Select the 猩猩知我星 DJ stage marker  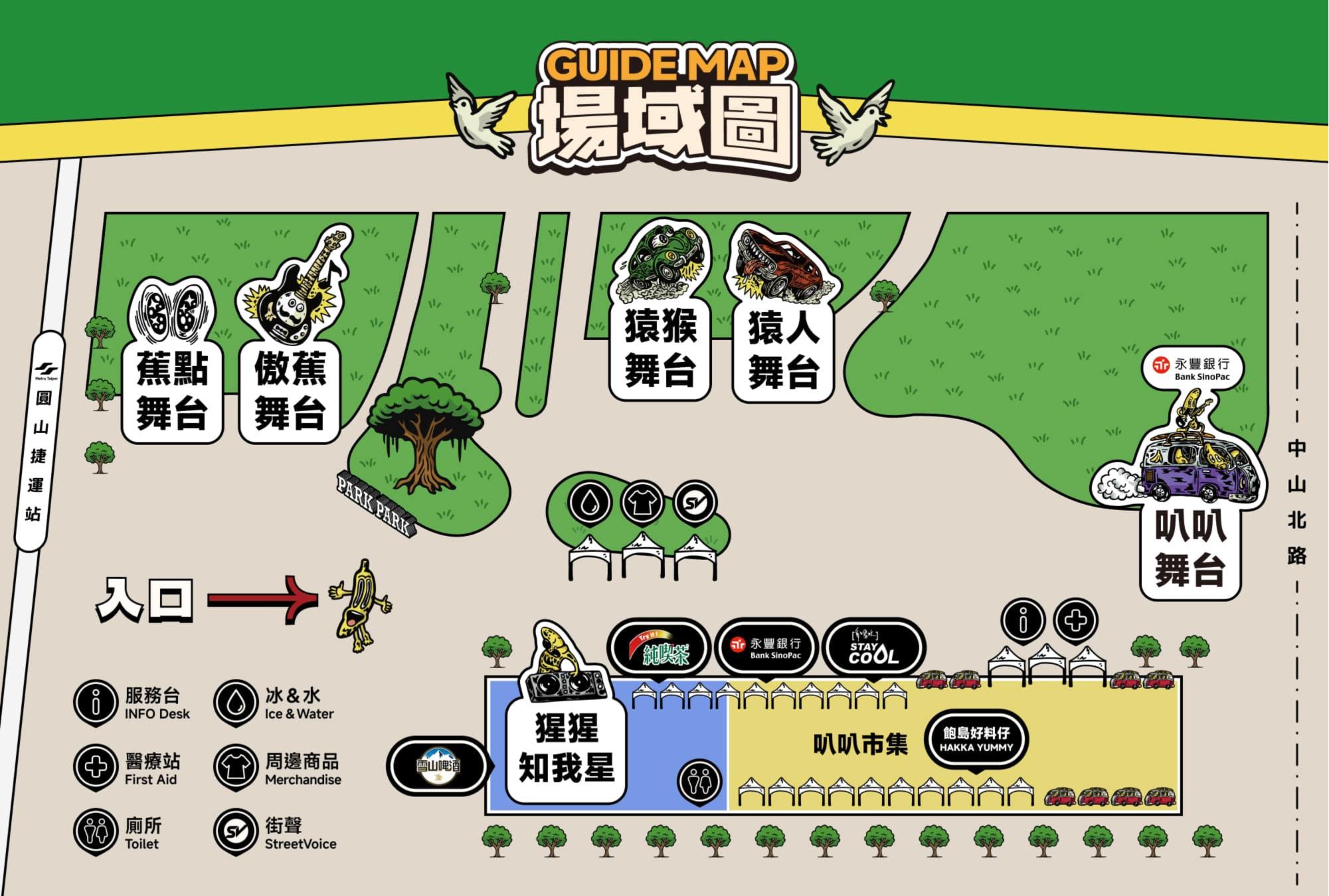point(567,747)
